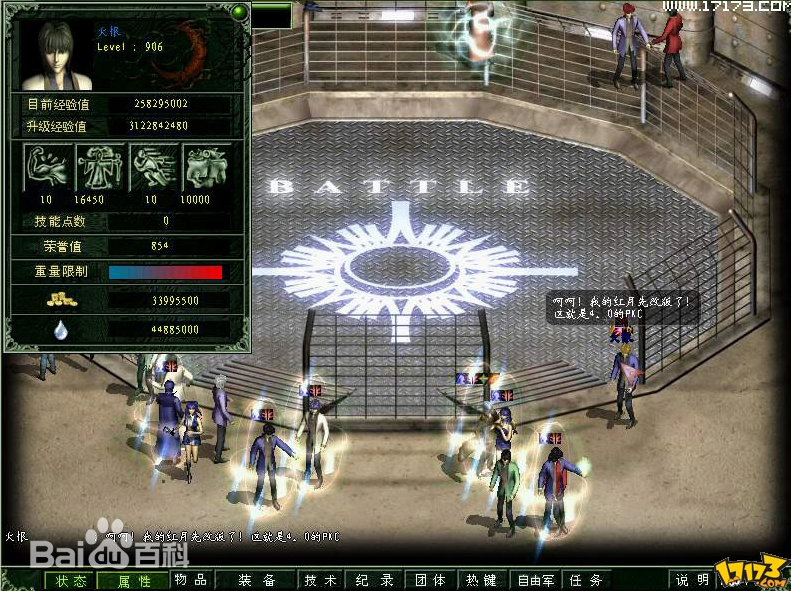Click the character portrait in status panel
The width and height of the screenshot is (791, 591).
tap(55, 53)
